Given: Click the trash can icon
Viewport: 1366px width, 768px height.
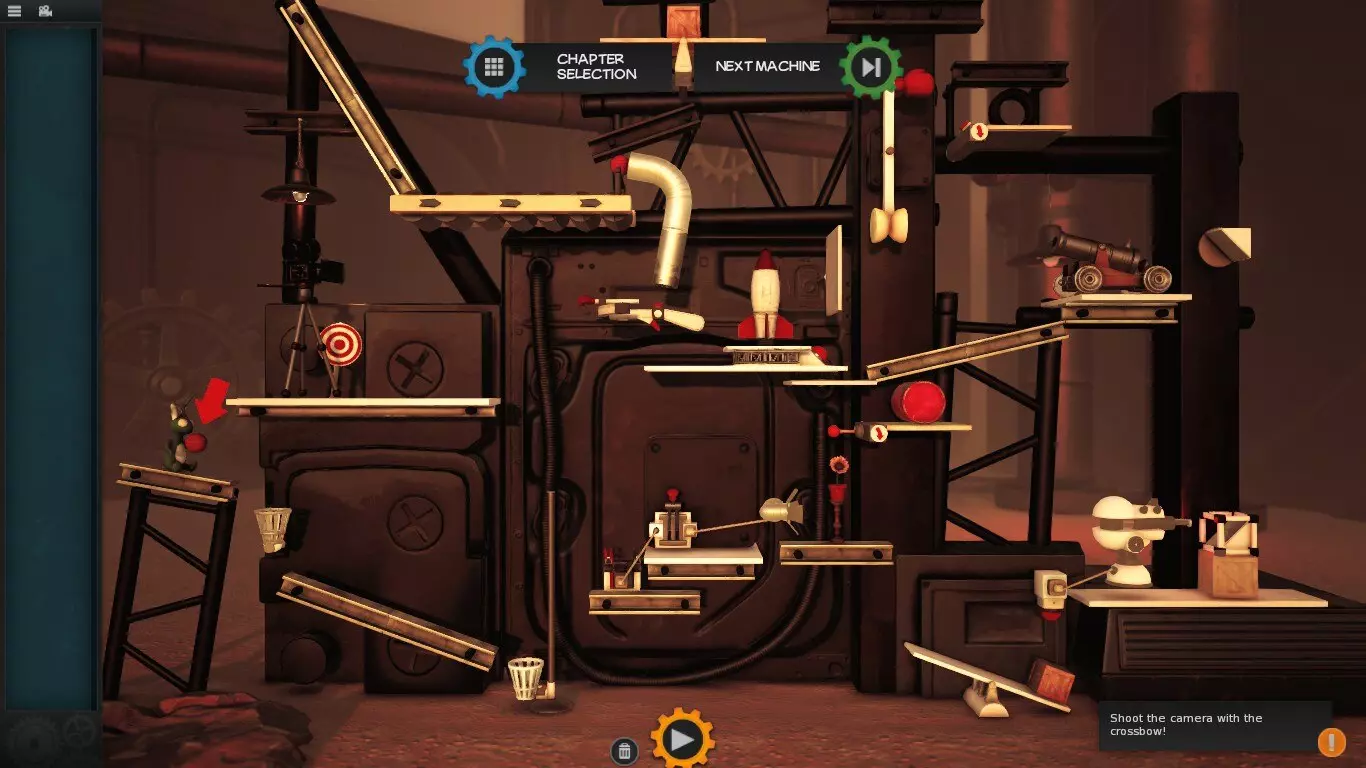Looking at the screenshot, I should (624, 751).
